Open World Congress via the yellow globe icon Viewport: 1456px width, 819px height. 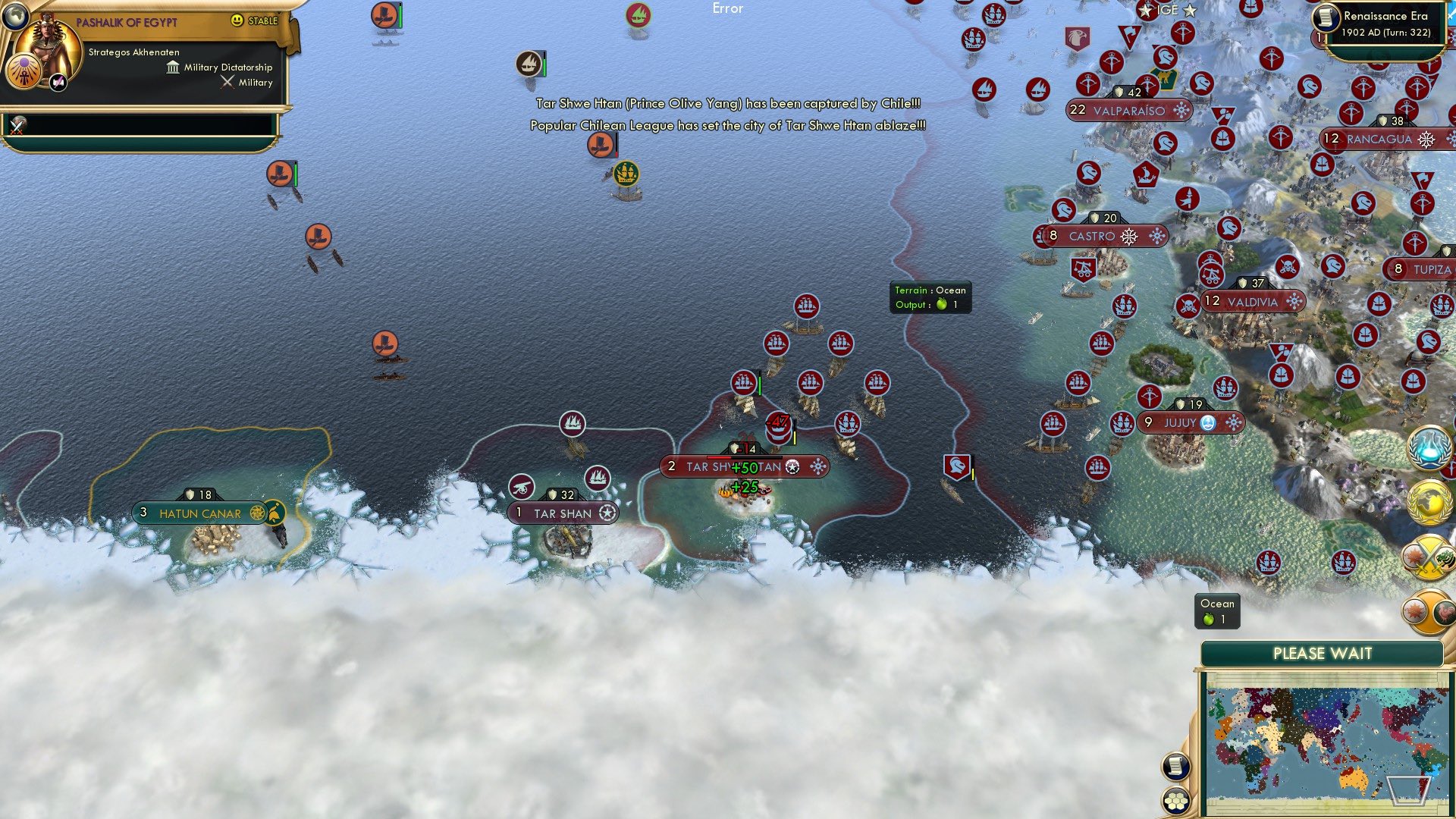tap(1432, 503)
